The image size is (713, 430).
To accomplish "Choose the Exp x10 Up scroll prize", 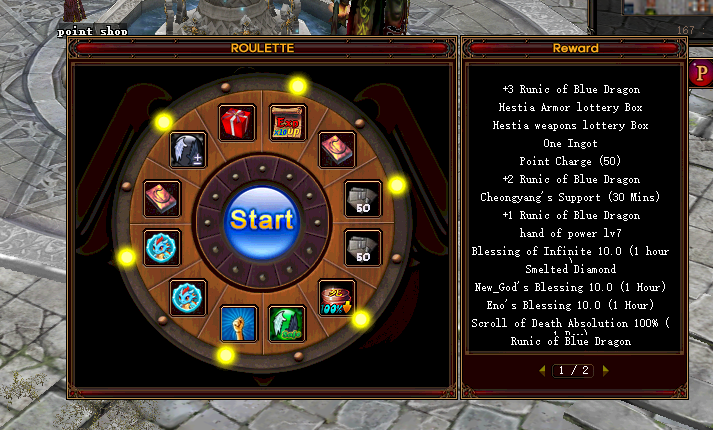I will pyautogui.click(x=287, y=122).
